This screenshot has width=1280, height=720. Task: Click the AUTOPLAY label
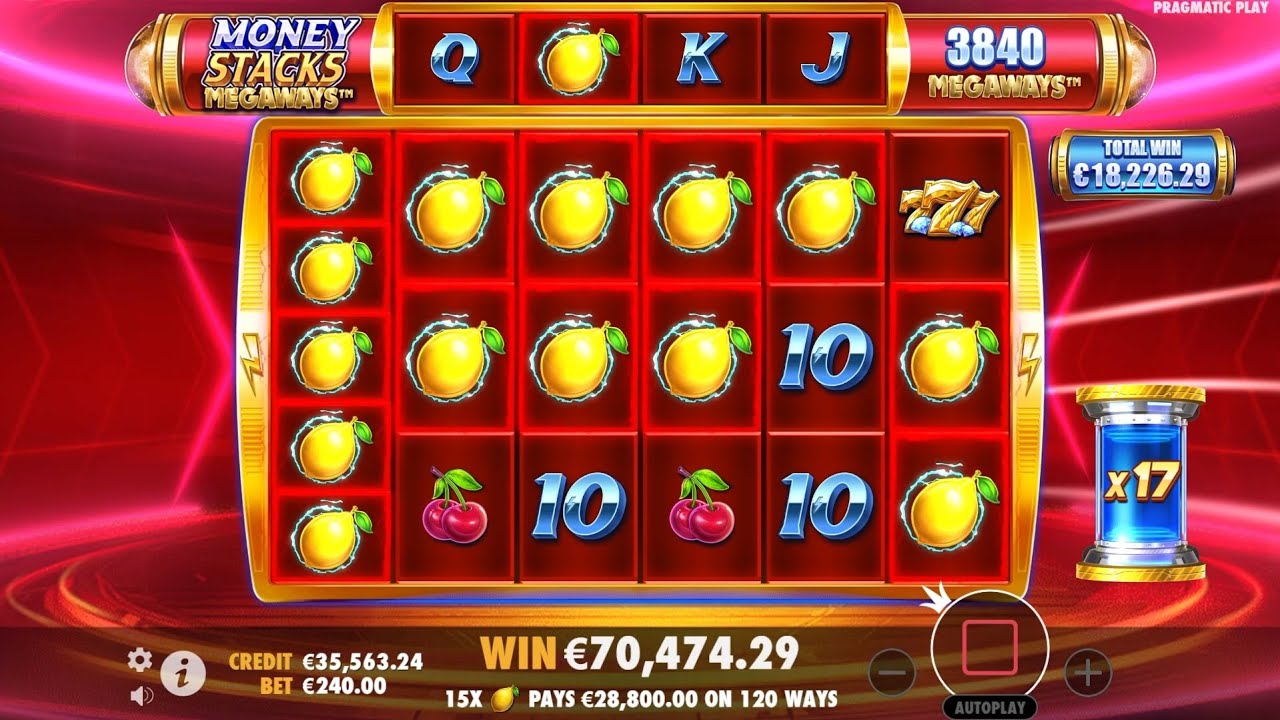pos(988,705)
